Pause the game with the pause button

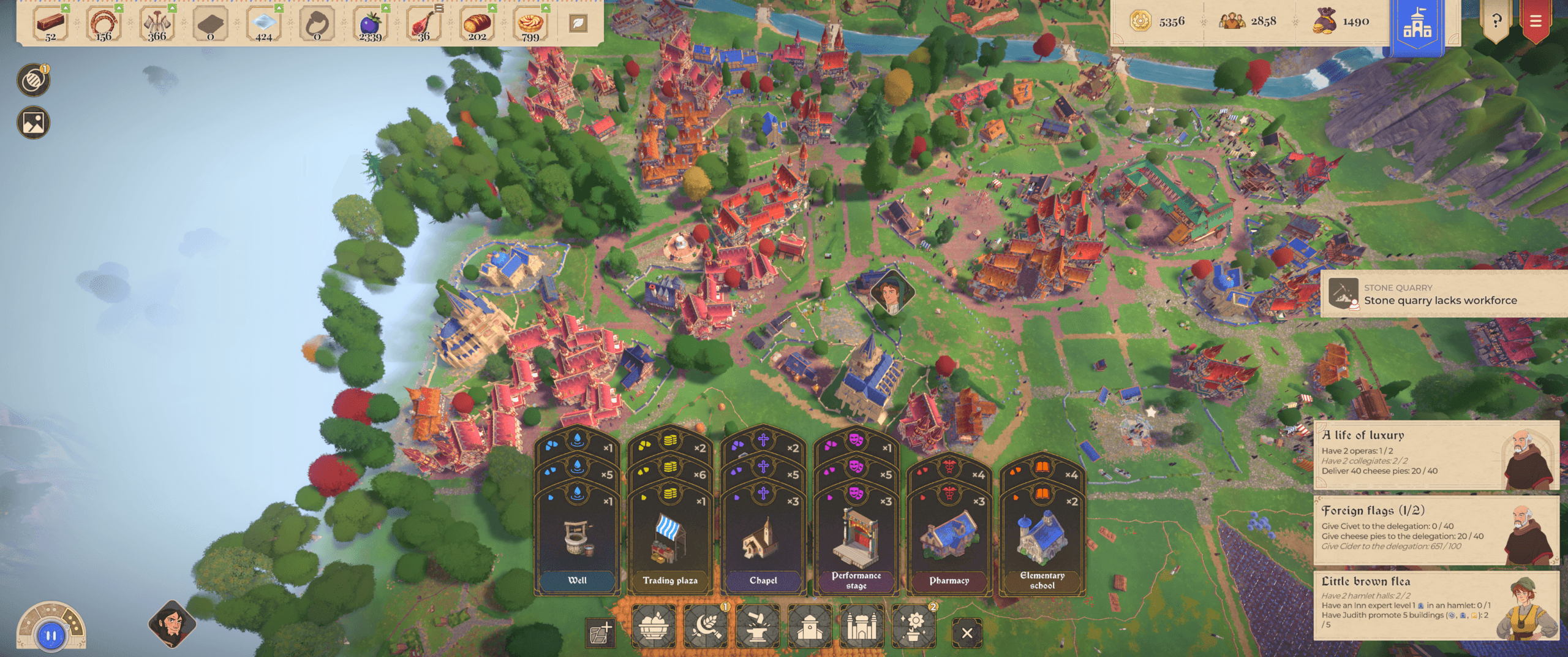click(50, 634)
